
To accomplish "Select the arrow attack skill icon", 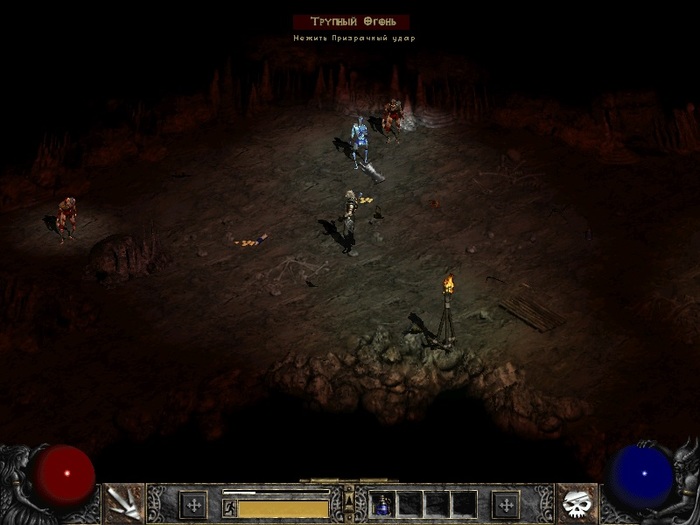I will point(123,503).
